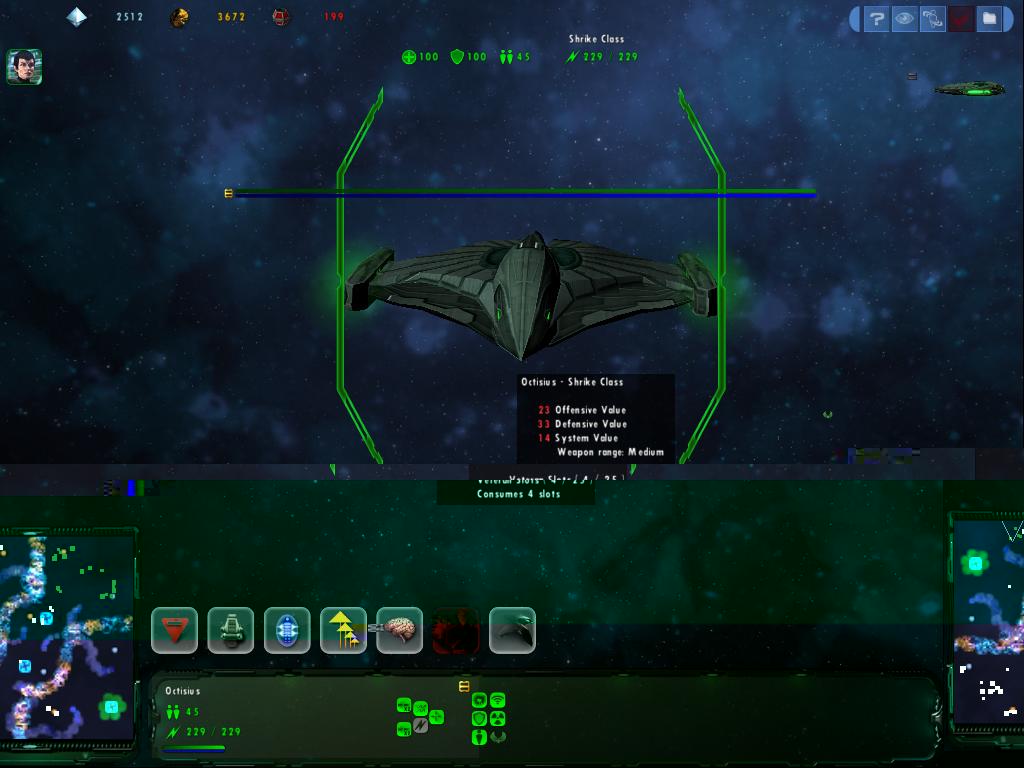Click the swirling arrows diplomacy button

click(932, 18)
